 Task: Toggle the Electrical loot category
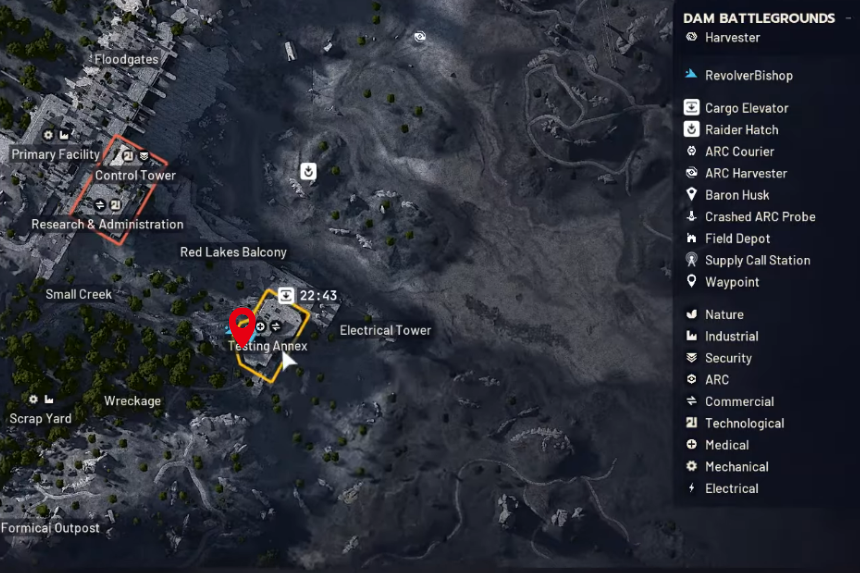pyautogui.click(x=731, y=489)
